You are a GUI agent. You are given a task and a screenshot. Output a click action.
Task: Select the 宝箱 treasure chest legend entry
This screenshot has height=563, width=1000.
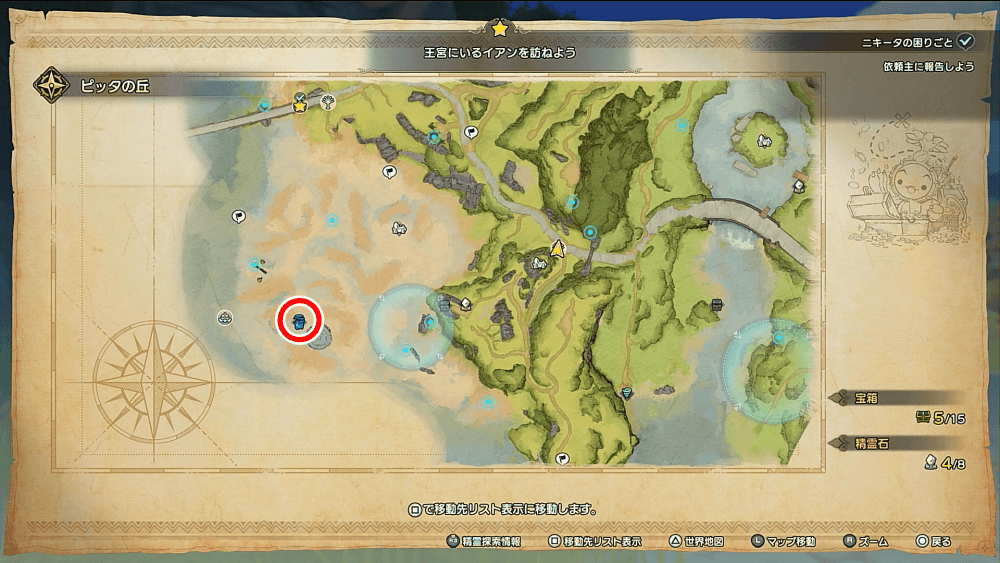tap(868, 397)
